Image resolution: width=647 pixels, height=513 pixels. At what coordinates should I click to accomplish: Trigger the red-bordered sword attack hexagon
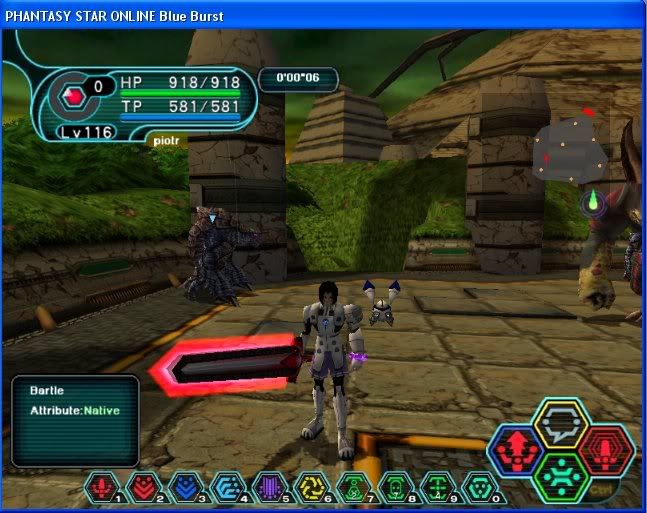604,450
